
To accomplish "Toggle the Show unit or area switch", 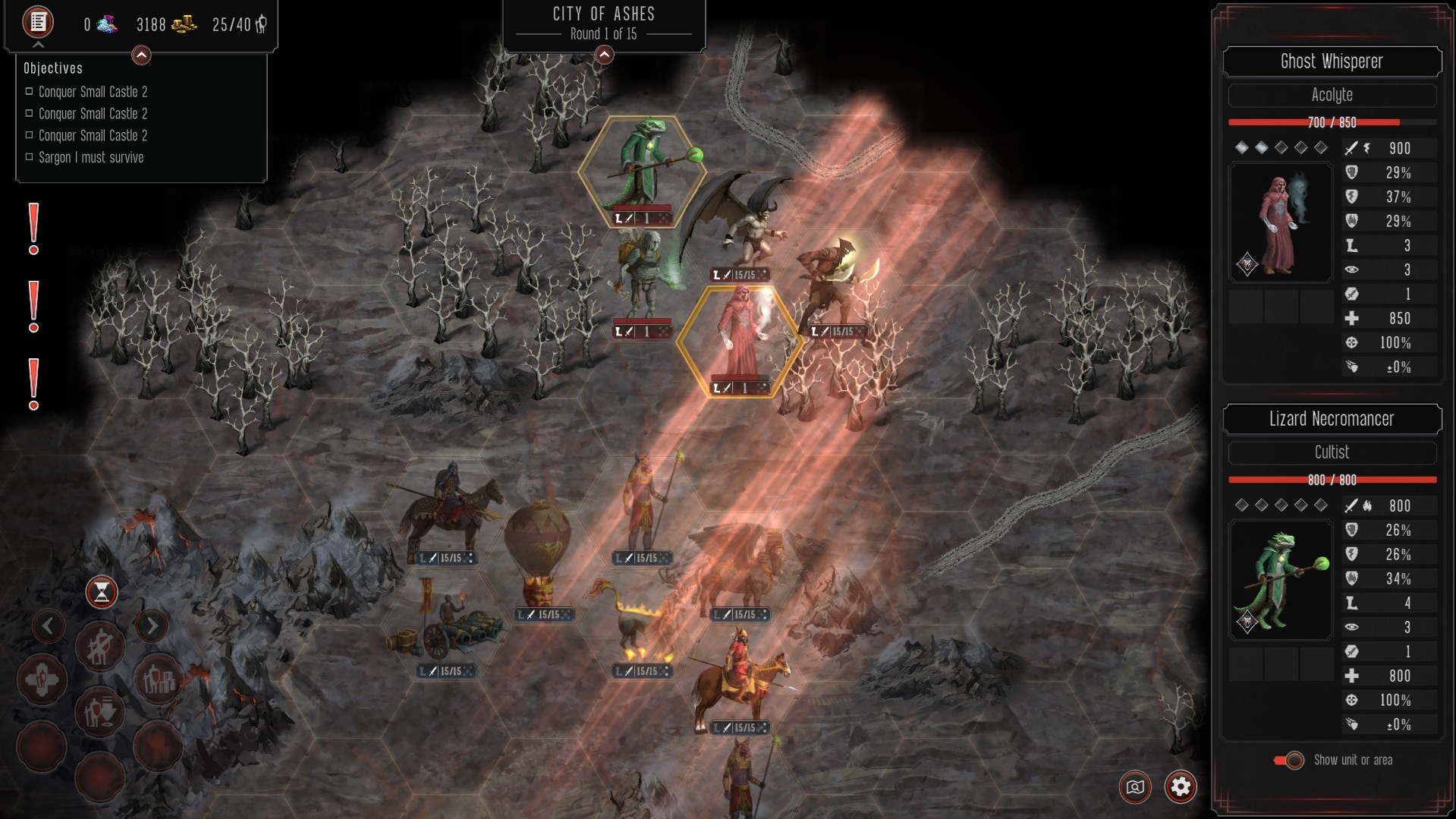I will click(x=1289, y=760).
